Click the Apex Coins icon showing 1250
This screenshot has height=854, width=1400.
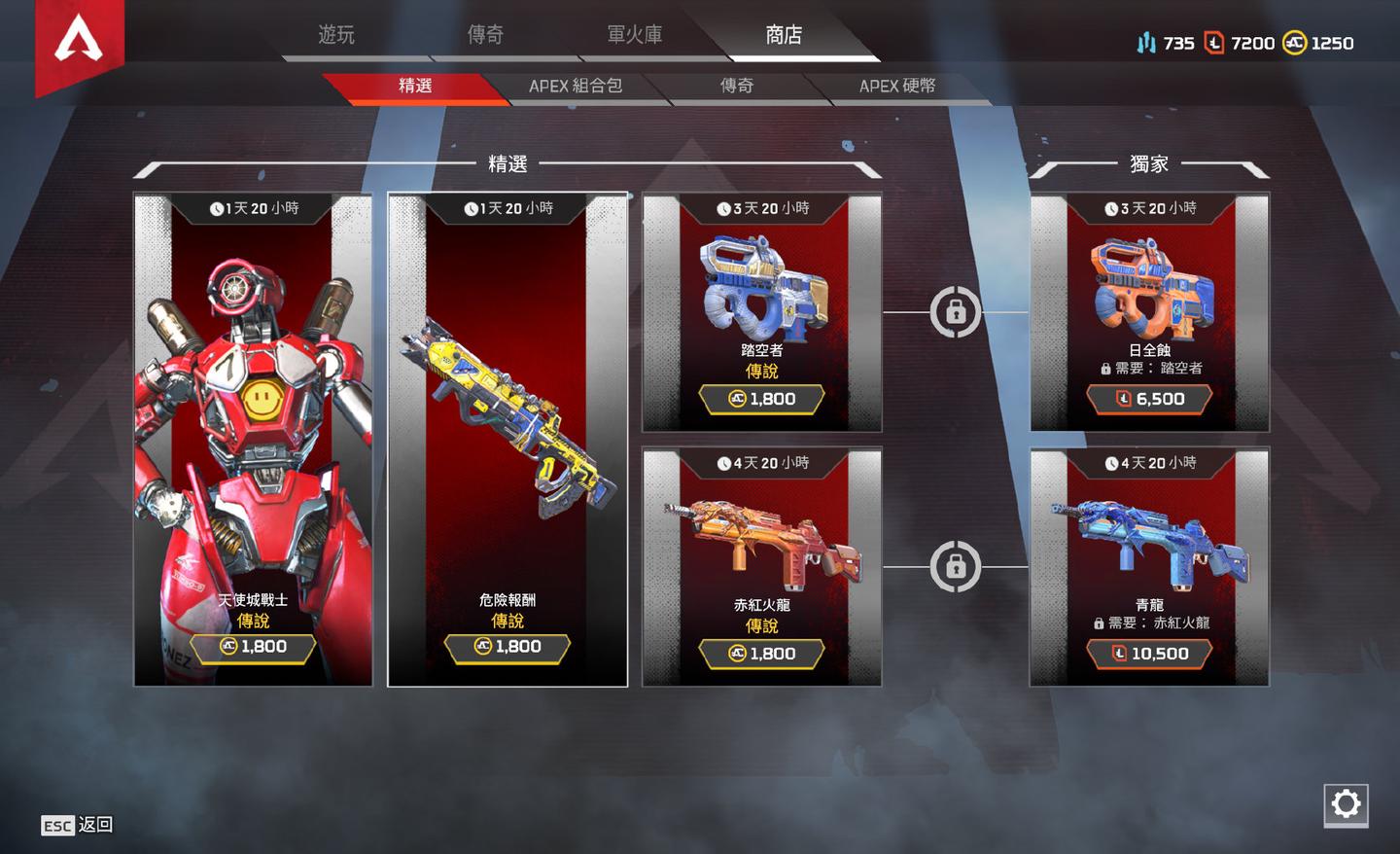1295,43
